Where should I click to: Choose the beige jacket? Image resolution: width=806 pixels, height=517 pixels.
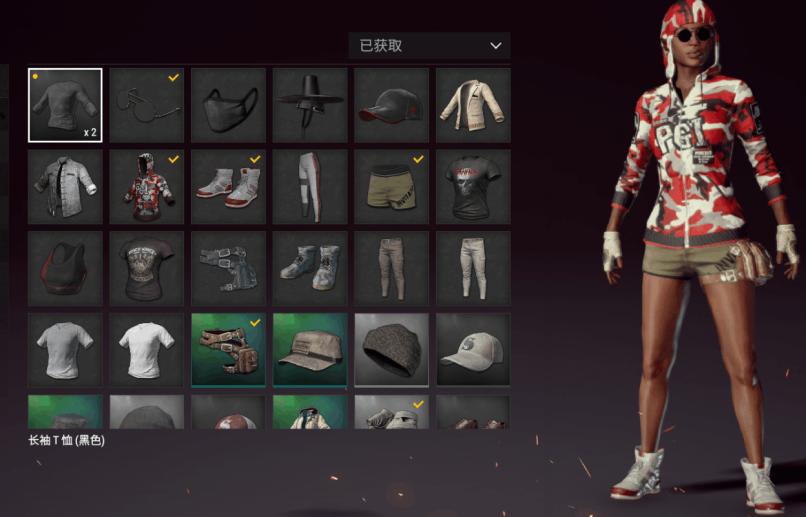pos(474,105)
